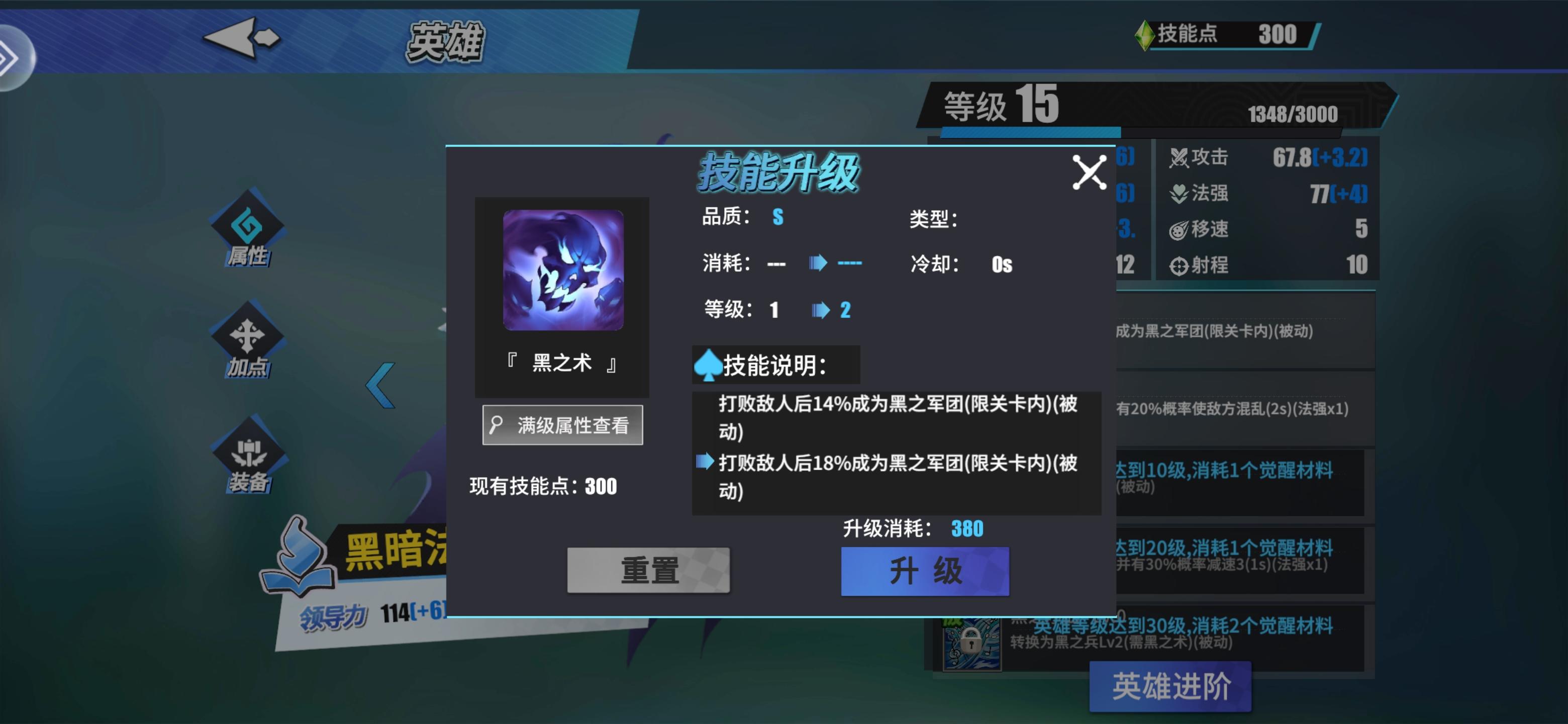Open 满级属性查看 max-level attribute view

point(561,424)
